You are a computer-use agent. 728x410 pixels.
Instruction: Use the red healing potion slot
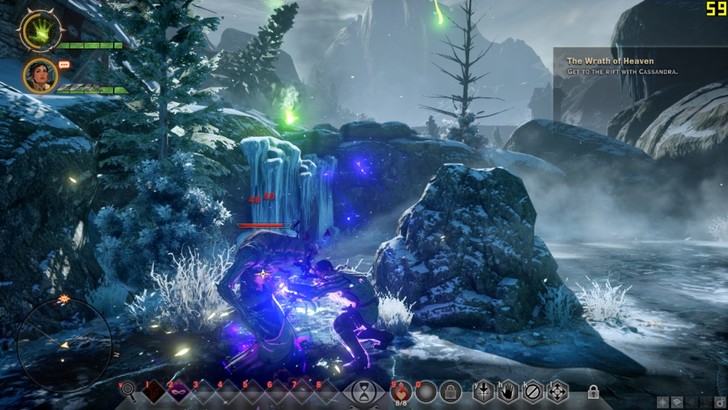(x=400, y=391)
